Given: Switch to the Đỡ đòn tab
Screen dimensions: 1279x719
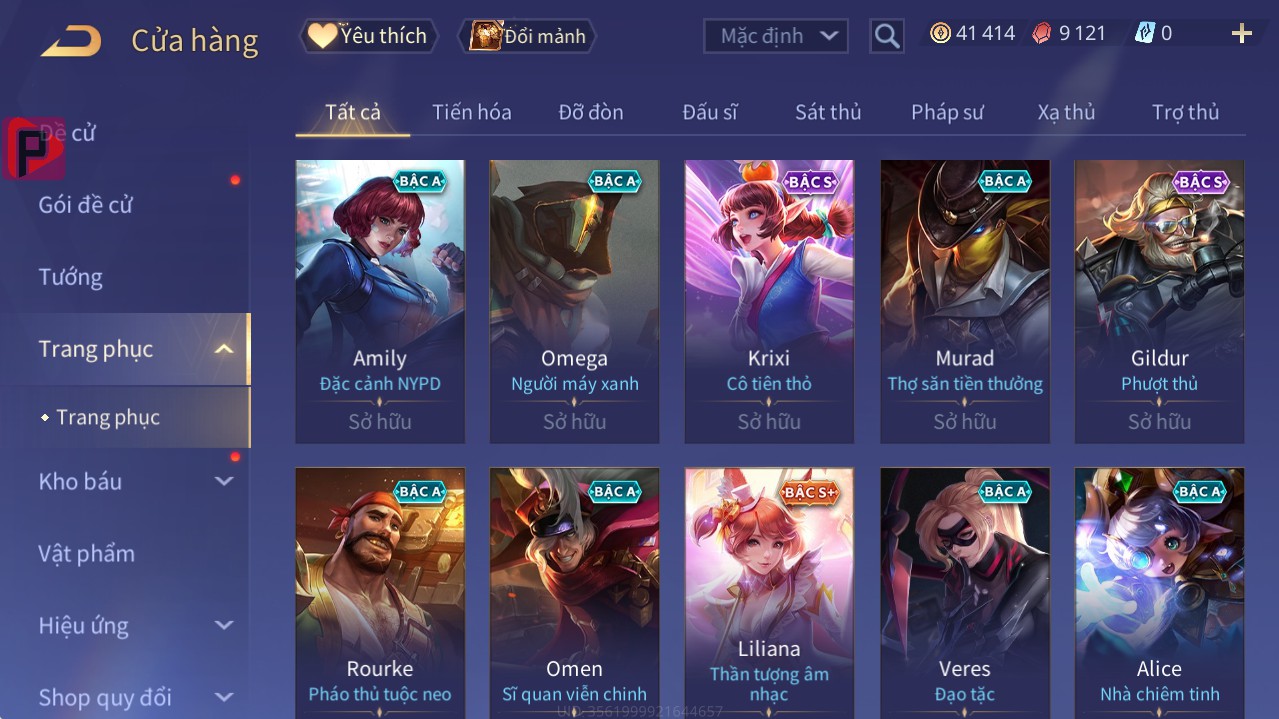Looking at the screenshot, I should coord(591,112).
